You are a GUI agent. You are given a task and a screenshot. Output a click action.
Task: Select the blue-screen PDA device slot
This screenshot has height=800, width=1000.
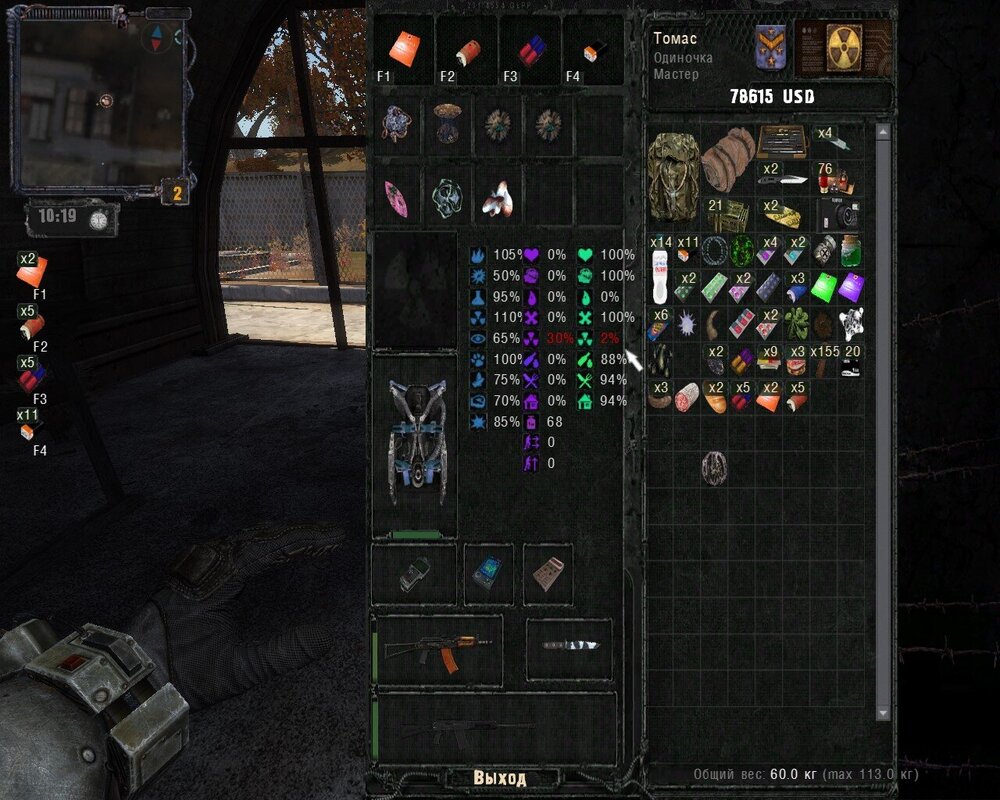point(489,574)
